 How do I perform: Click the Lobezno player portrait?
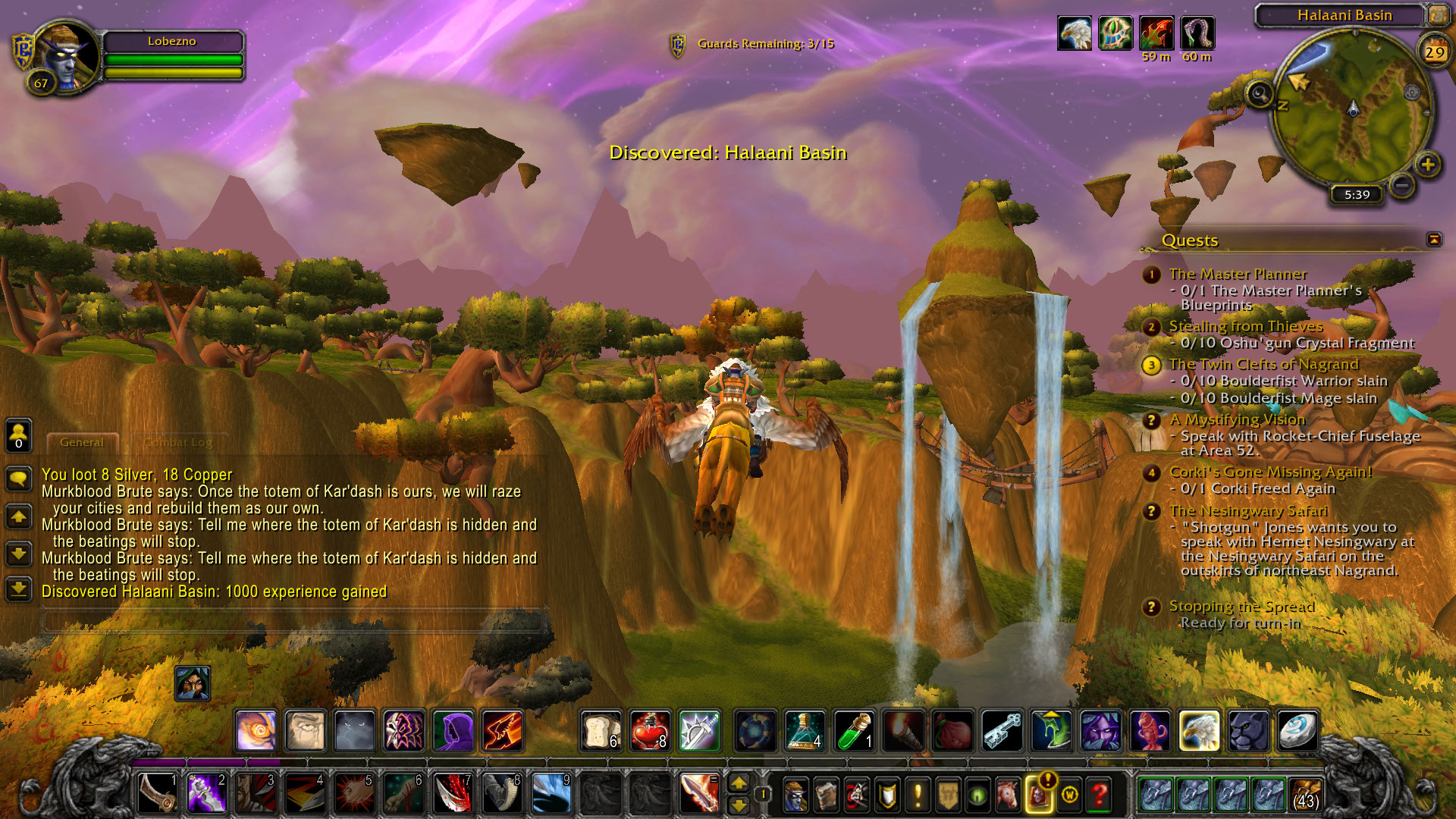point(67,57)
